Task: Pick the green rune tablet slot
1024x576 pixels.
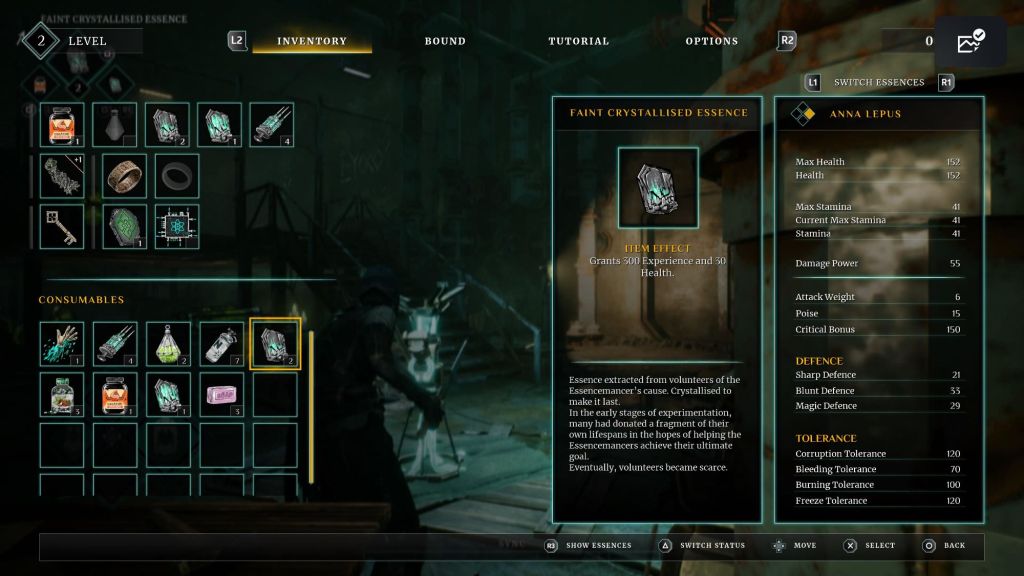Action: [x=125, y=227]
